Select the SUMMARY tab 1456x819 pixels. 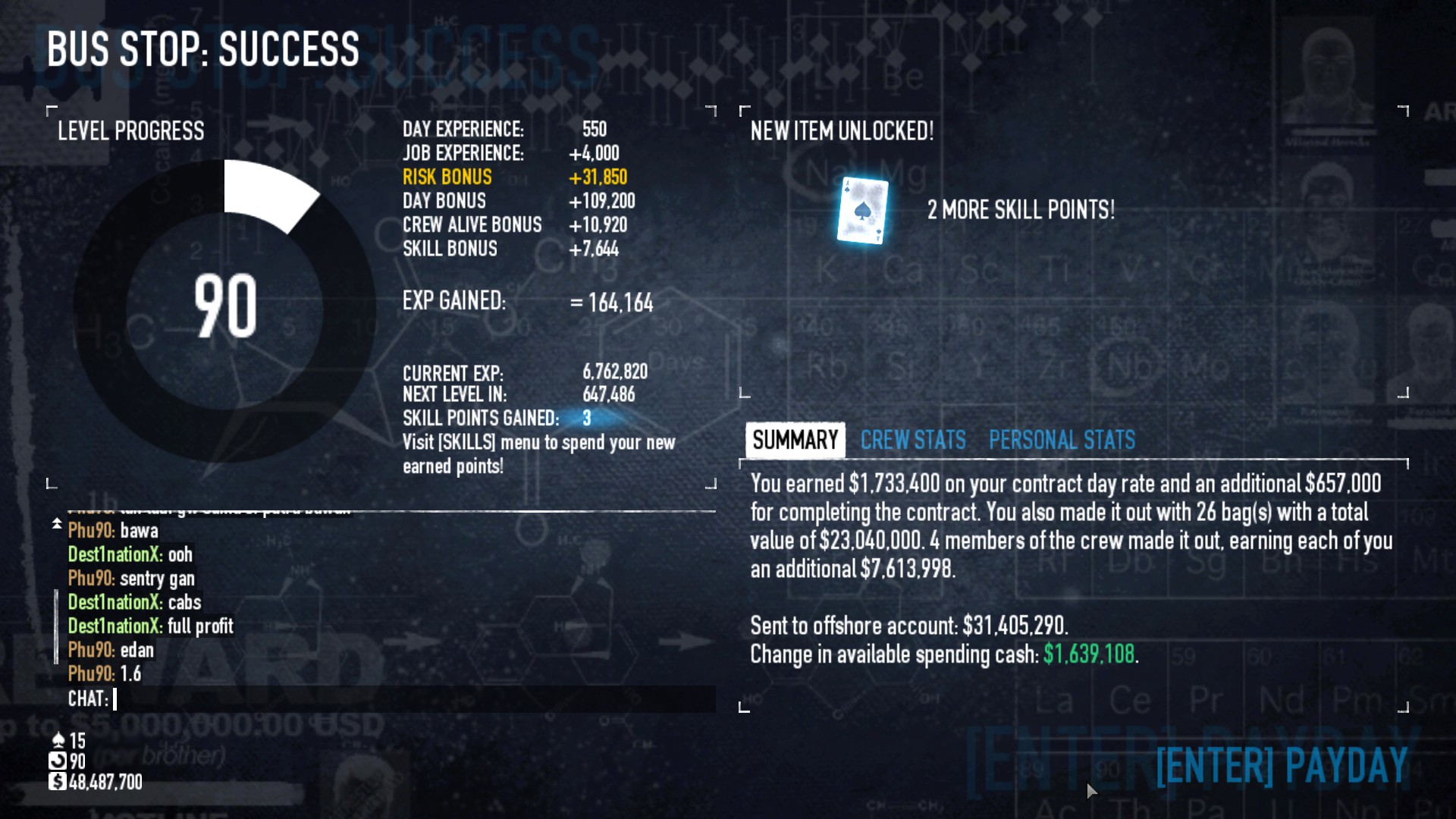coord(795,440)
